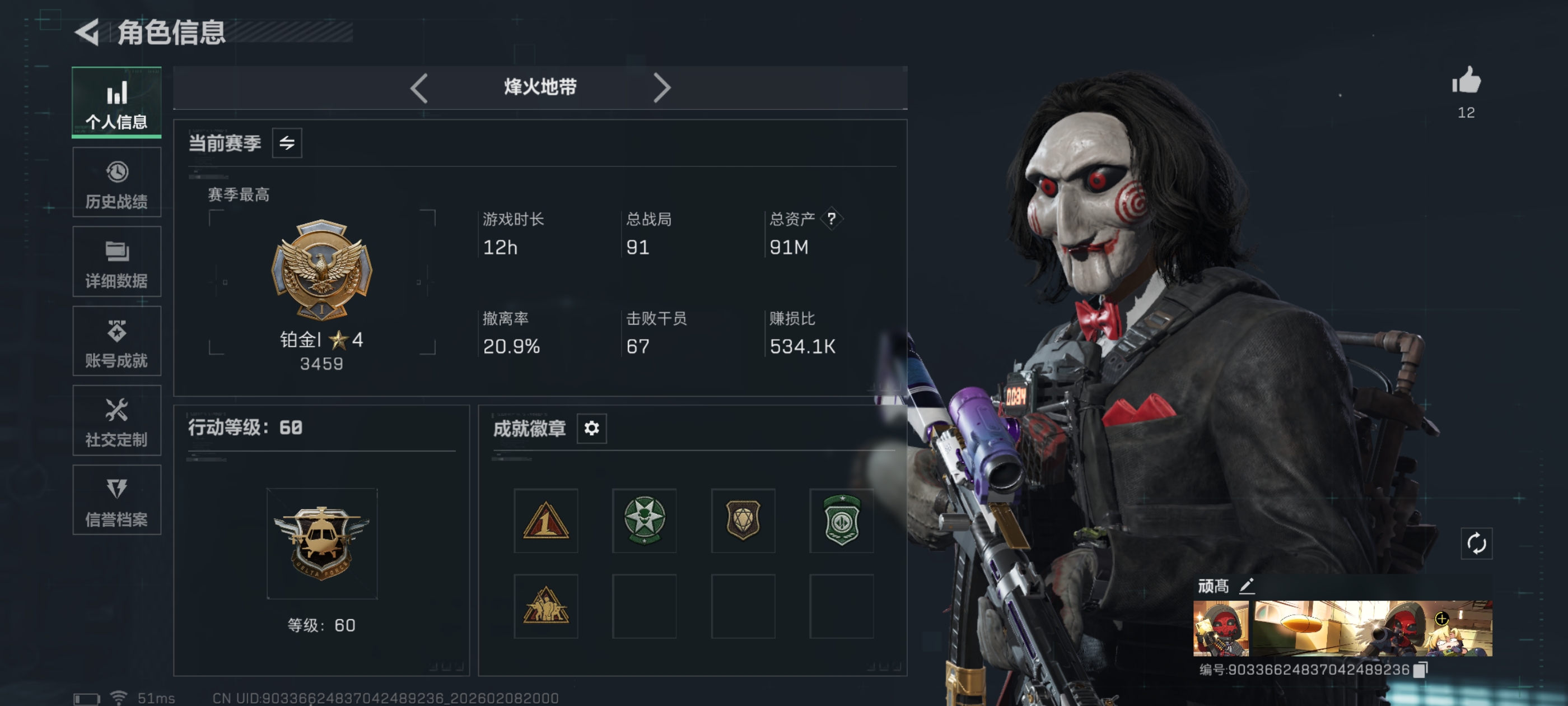Open the 总资产 question mark help

pos(831,219)
